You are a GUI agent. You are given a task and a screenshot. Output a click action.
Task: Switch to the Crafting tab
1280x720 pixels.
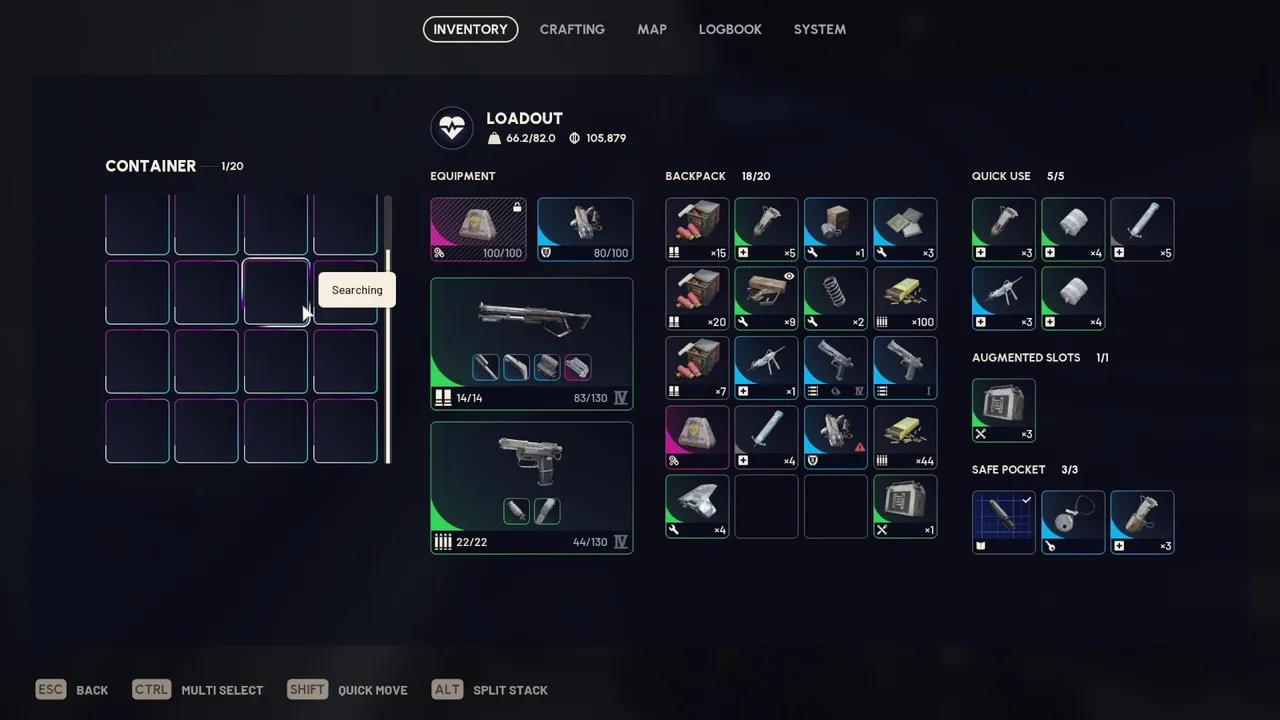point(572,29)
